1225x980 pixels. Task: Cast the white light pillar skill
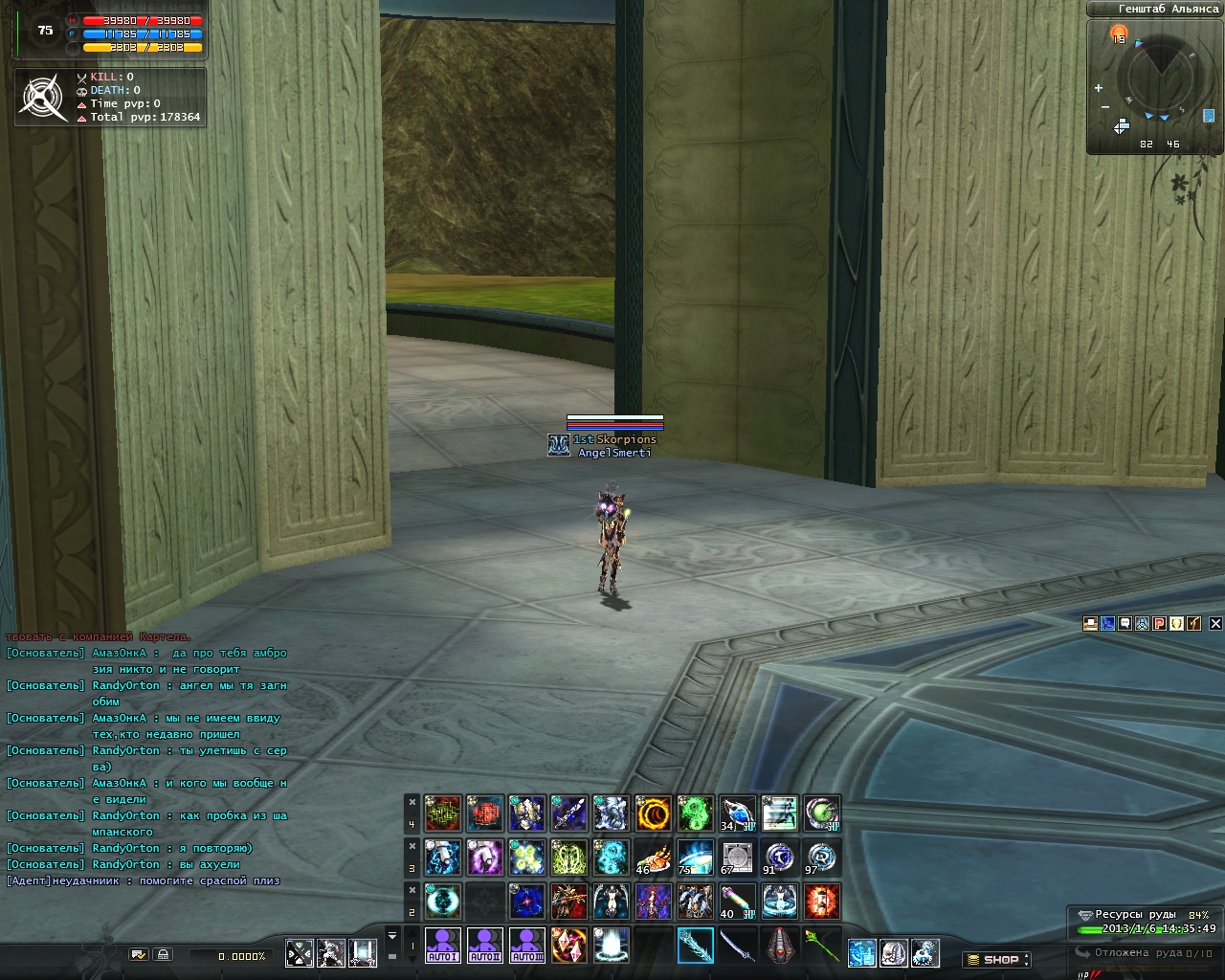612,946
